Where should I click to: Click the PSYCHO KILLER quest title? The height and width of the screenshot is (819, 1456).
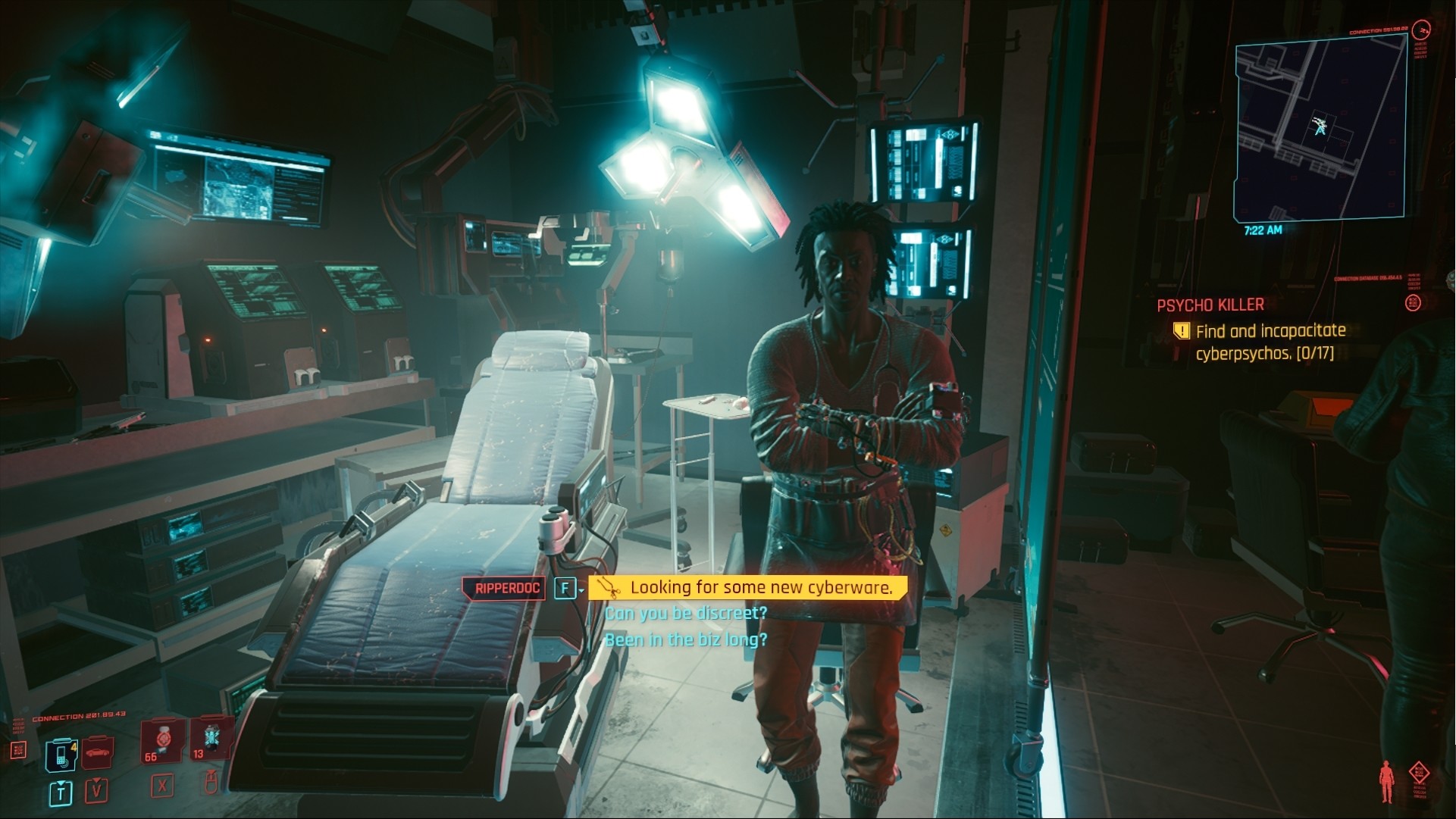coord(1212,305)
